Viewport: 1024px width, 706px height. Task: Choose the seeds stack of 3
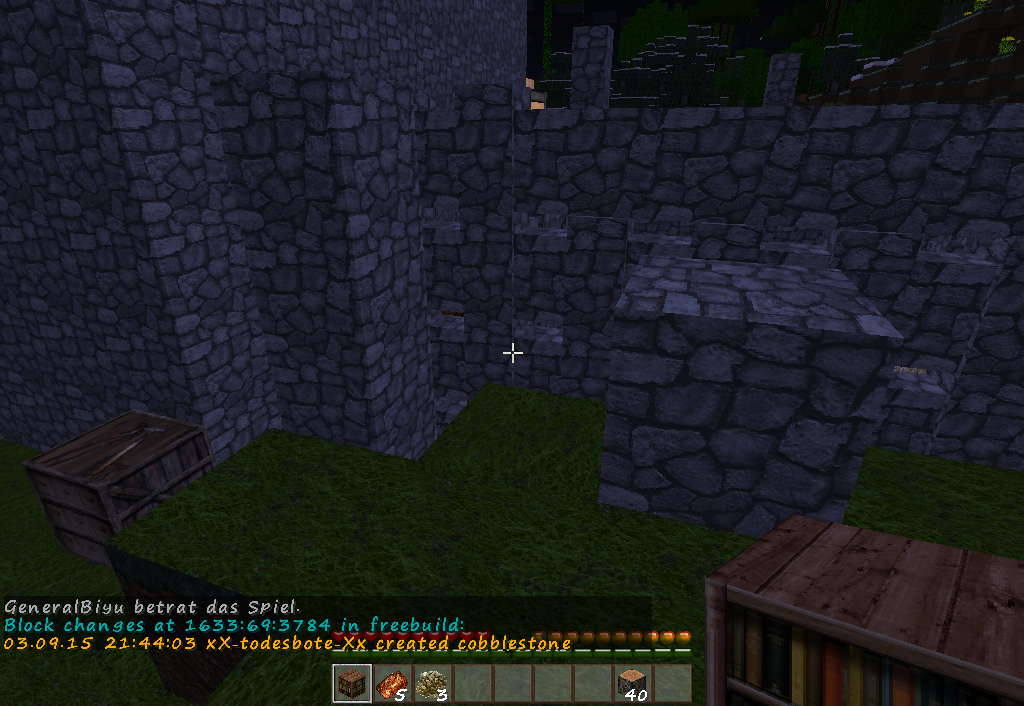tap(431, 684)
